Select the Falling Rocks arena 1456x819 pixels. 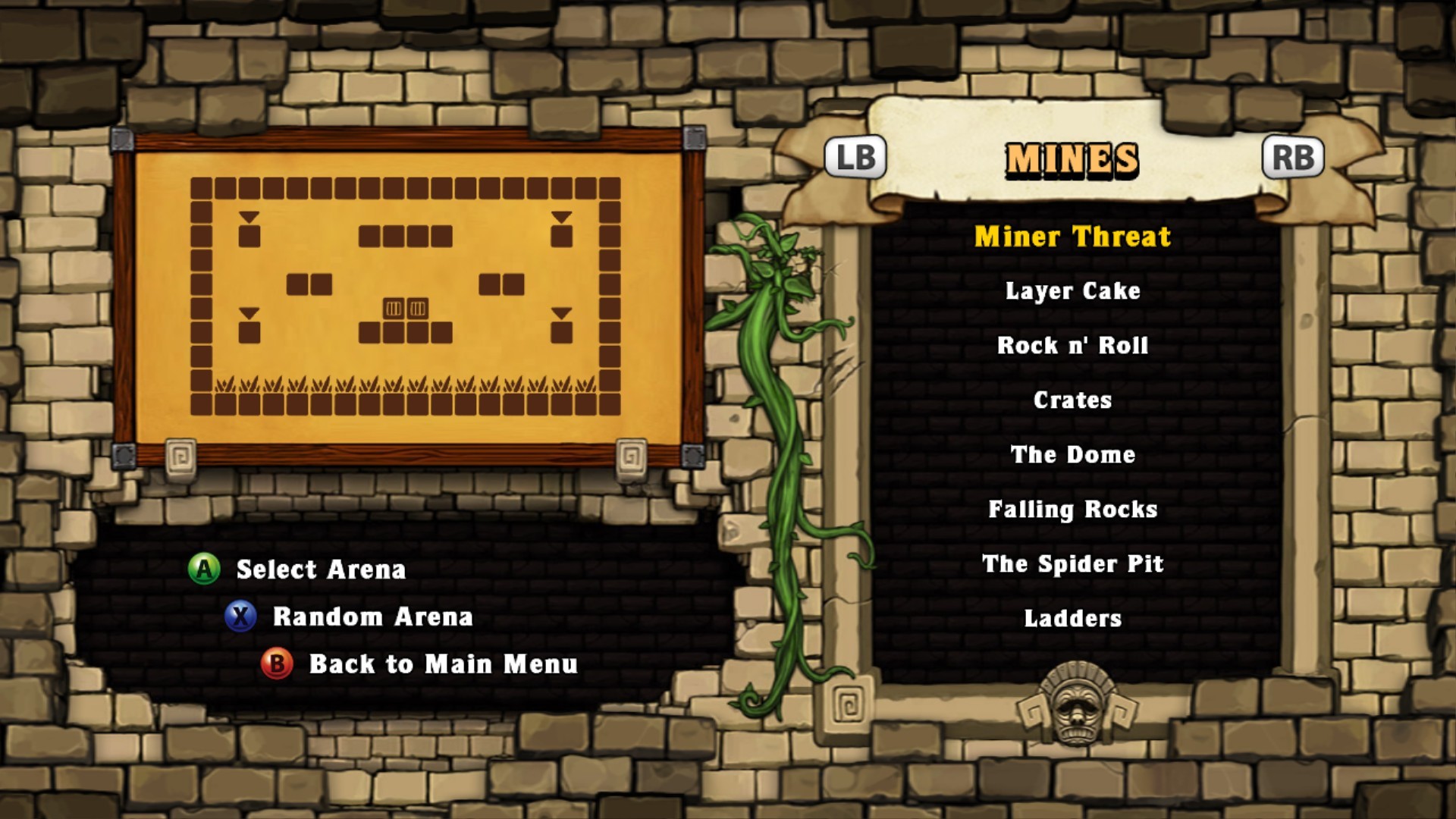pos(1072,510)
